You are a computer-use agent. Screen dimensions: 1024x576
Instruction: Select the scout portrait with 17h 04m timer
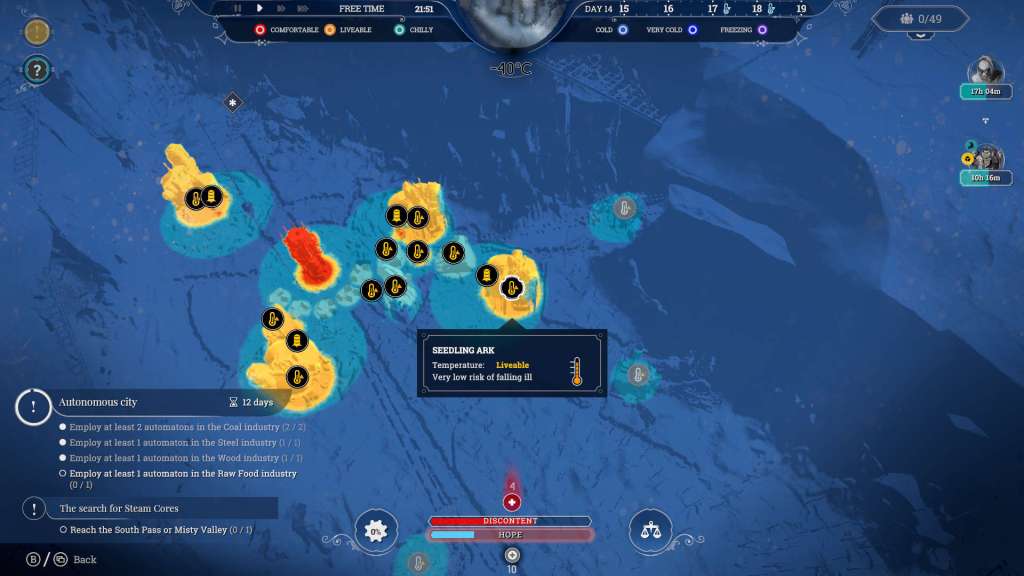click(x=985, y=72)
